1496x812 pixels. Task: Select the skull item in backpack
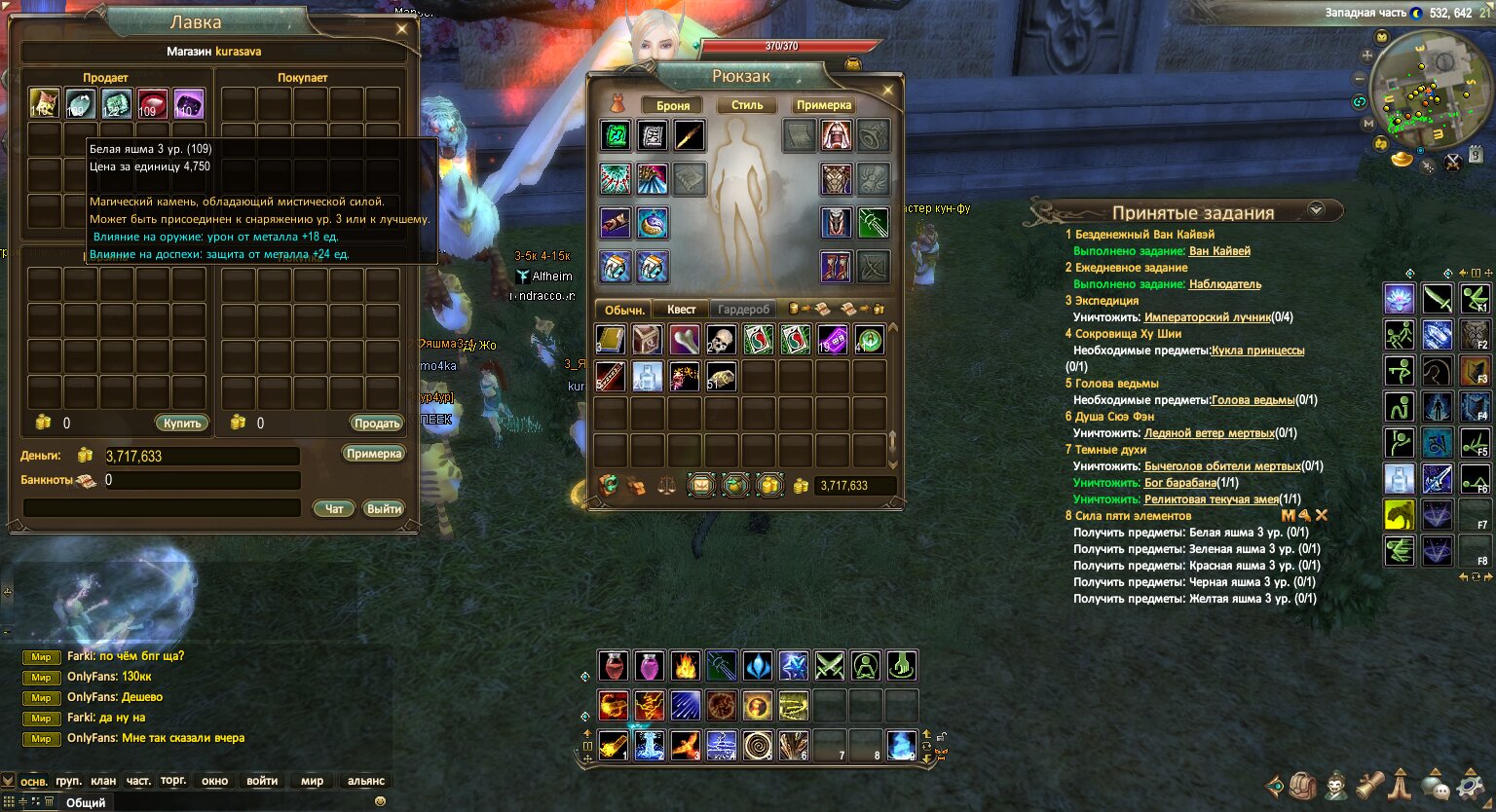coord(722,340)
